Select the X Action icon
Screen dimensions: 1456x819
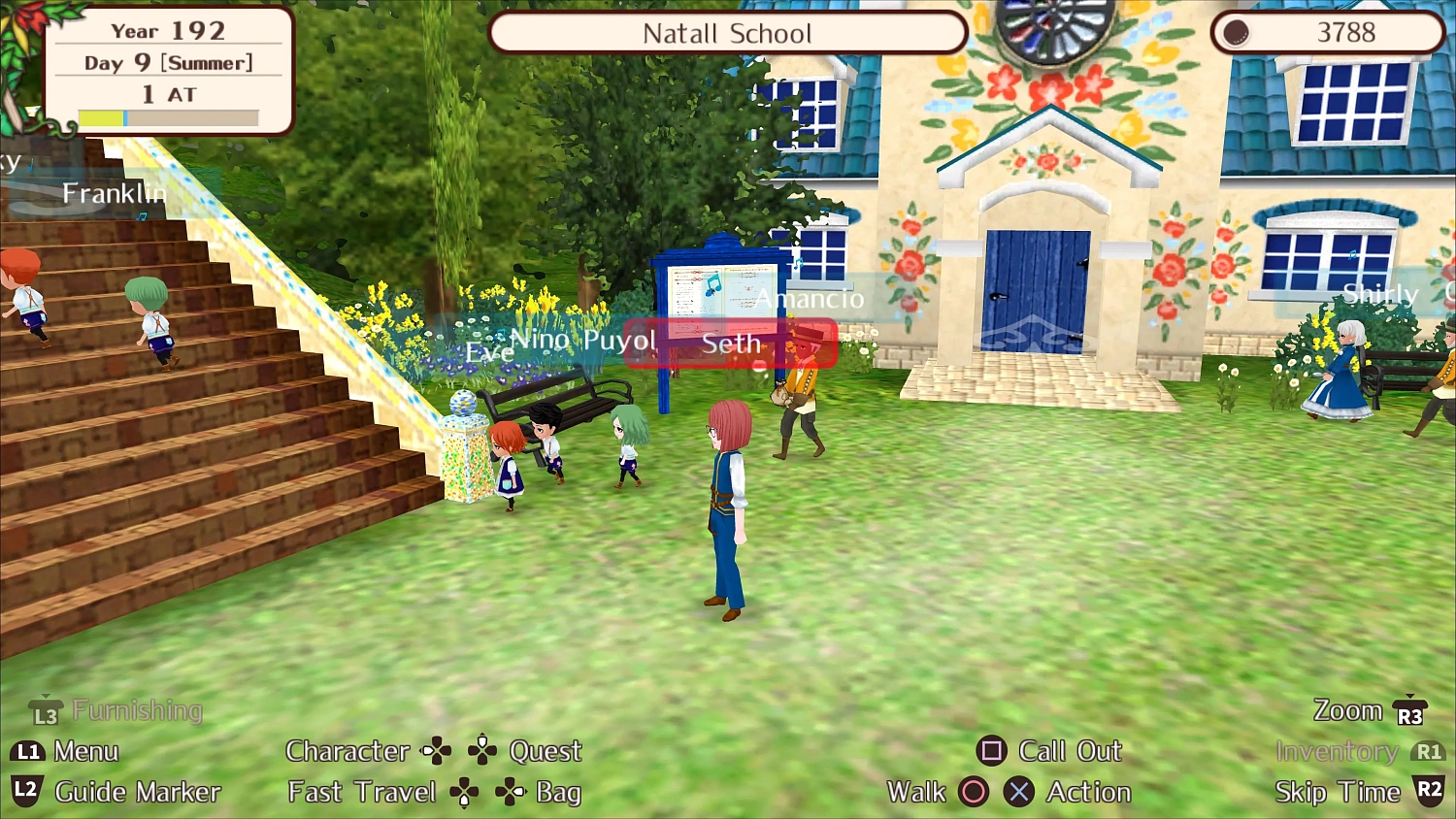pyautogui.click(x=1018, y=792)
